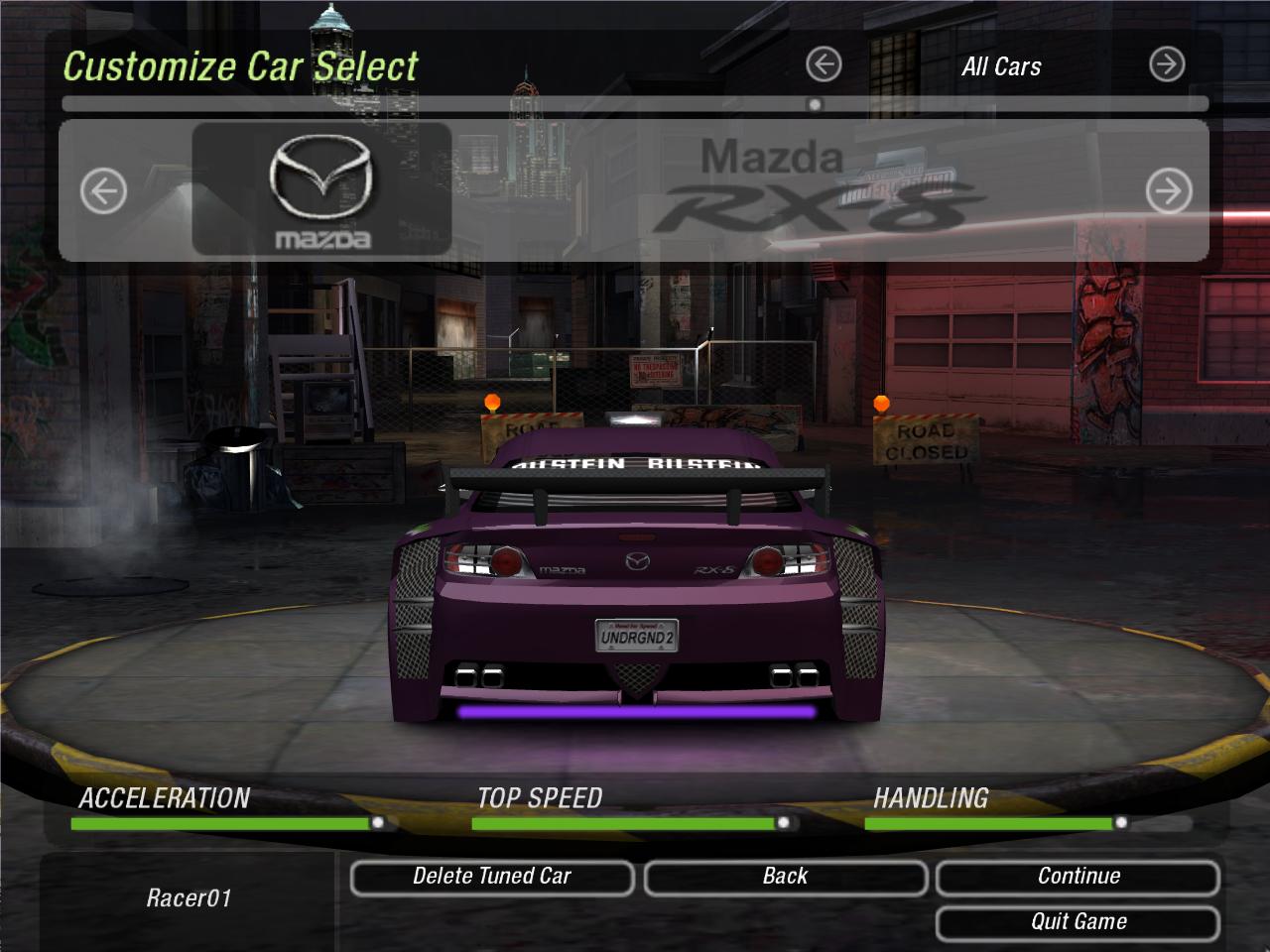The height and width of the screenshot is (952, 1270).
Task: Switch car category with right arrow beside All Cars
Action: [1167, 65]
